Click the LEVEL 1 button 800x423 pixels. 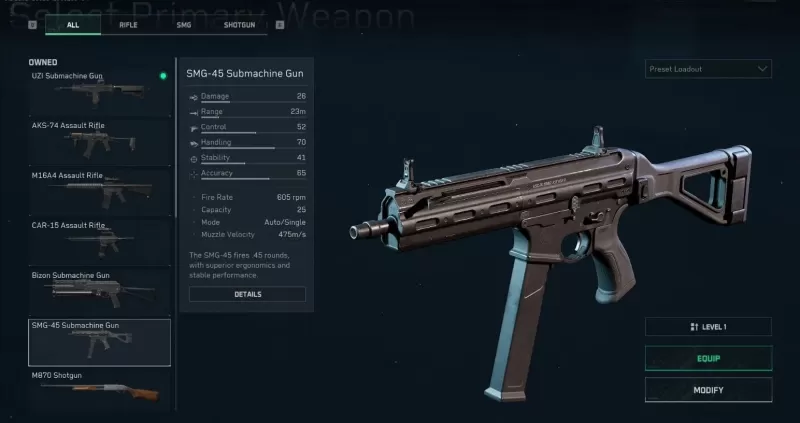pos(708,327)
